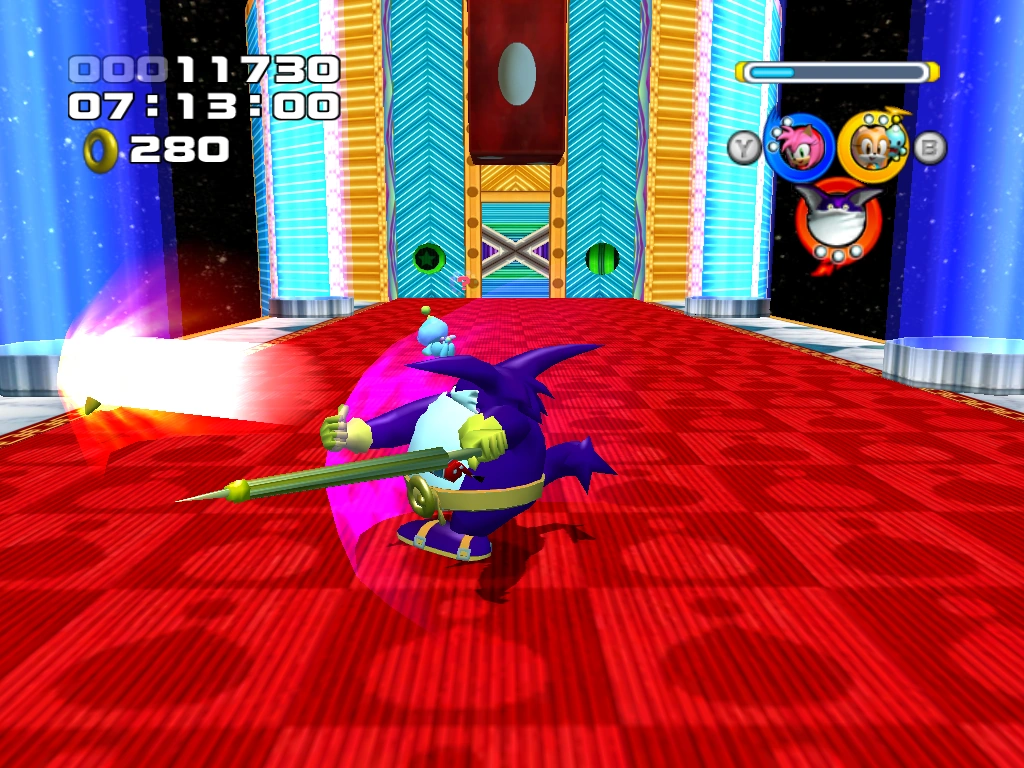Switch to Cream's character portrait icon
Viewport: 1024px width, 768px height.
pos(870,147)
